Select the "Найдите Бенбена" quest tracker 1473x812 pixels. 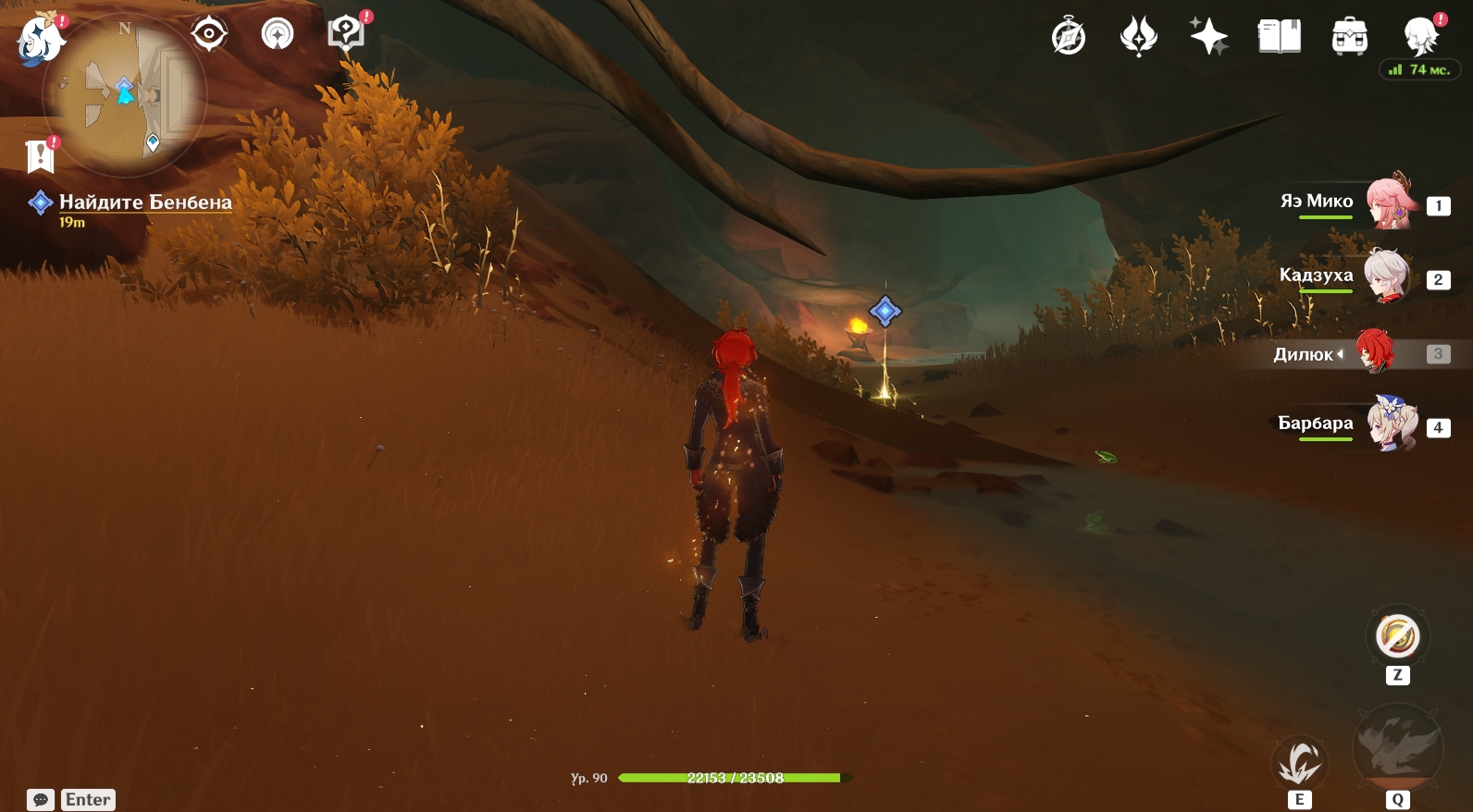coord(144,203)
